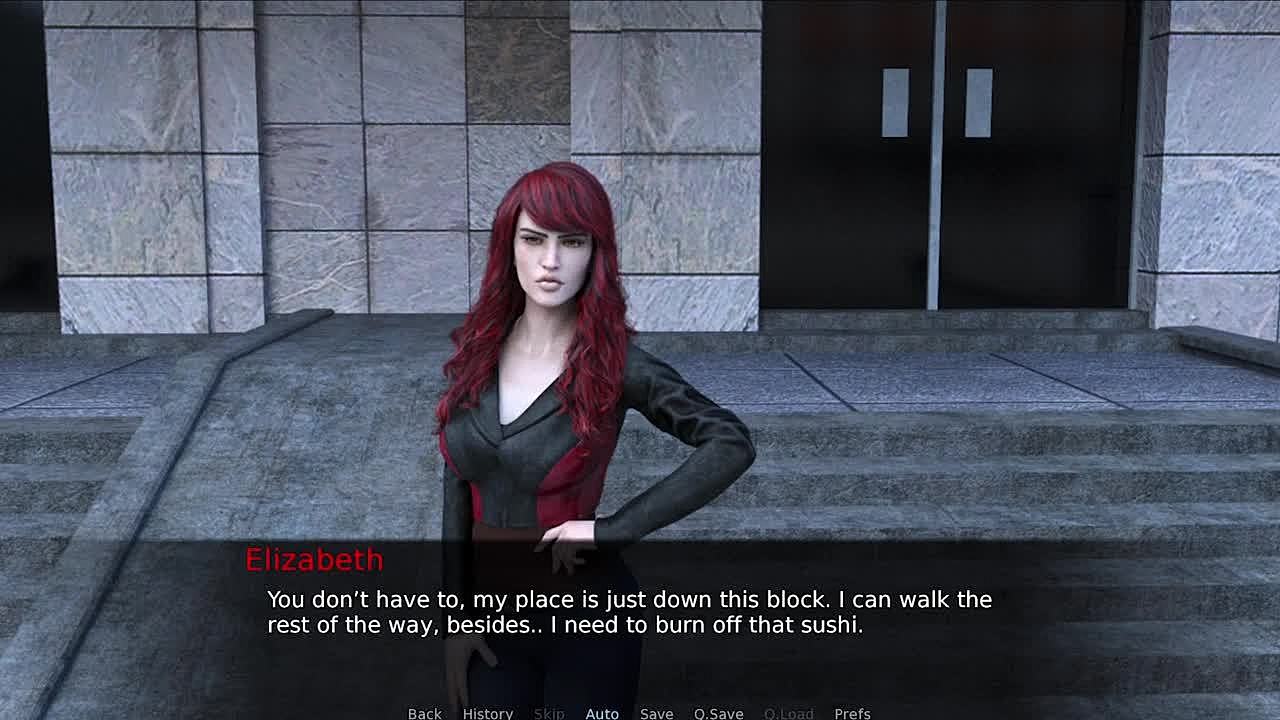
Task: Quick save with Q.Save
Action: (718, 713)
